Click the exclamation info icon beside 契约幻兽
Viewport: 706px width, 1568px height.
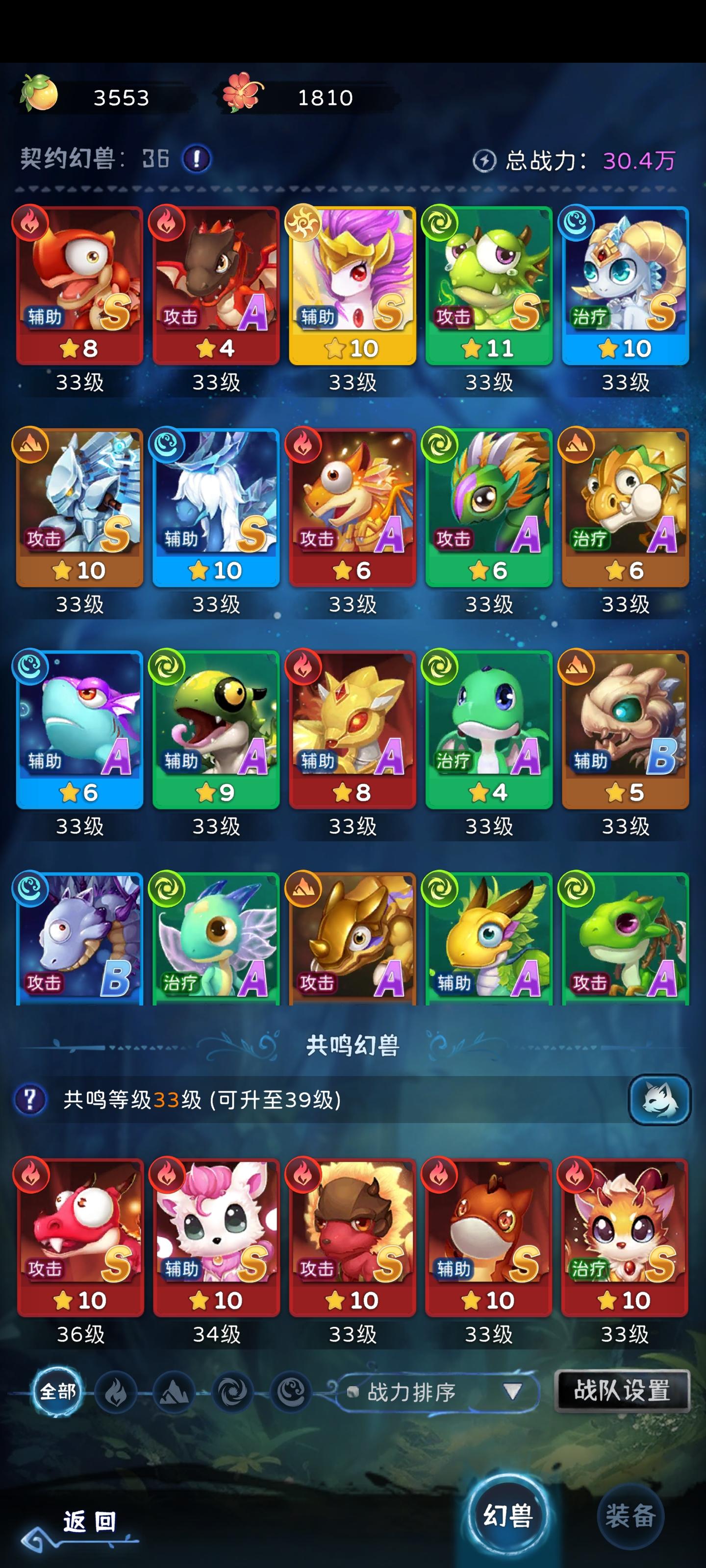[196, 159]
